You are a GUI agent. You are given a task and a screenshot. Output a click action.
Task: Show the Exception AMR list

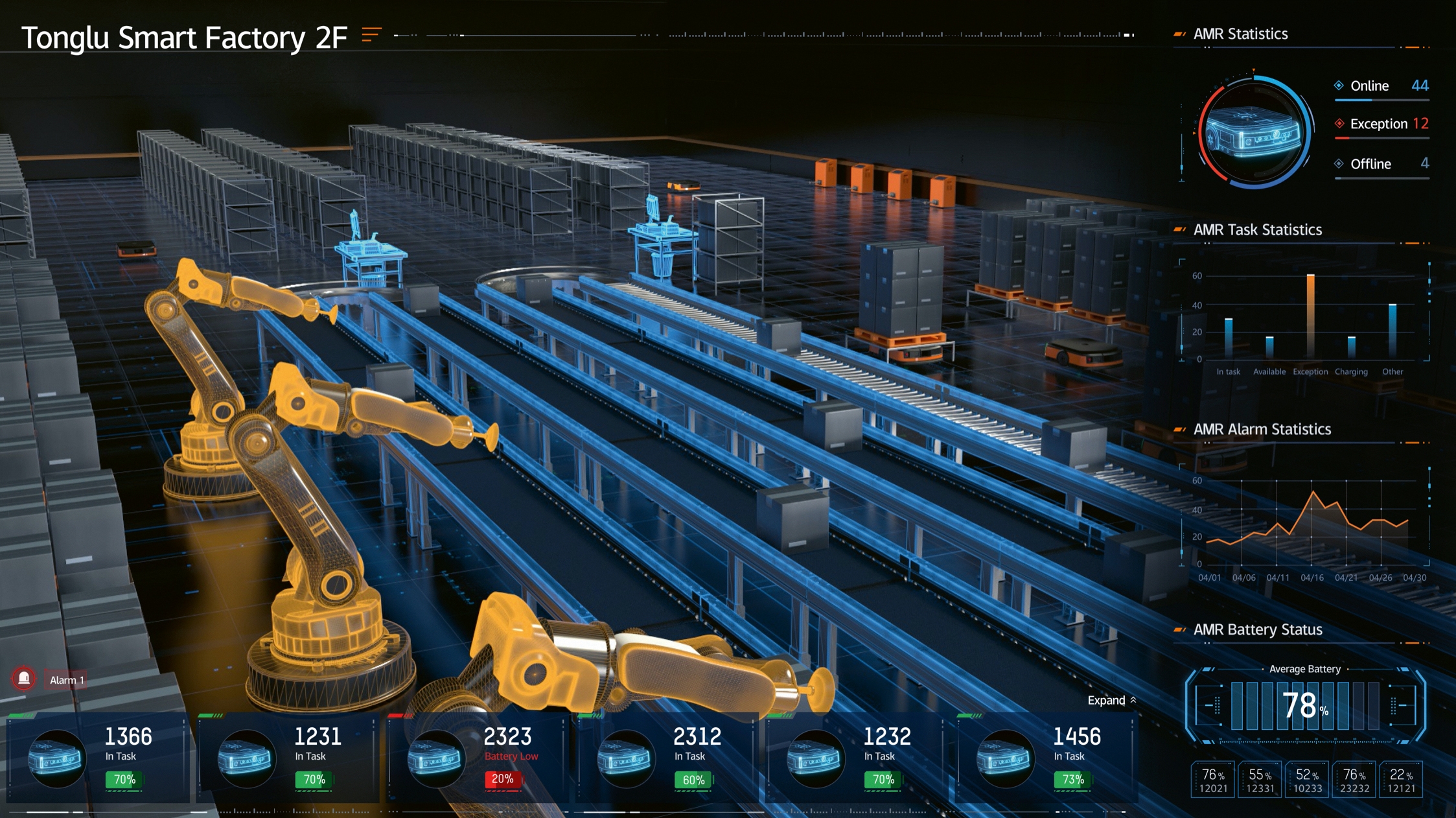click(x=1381, y=124)
